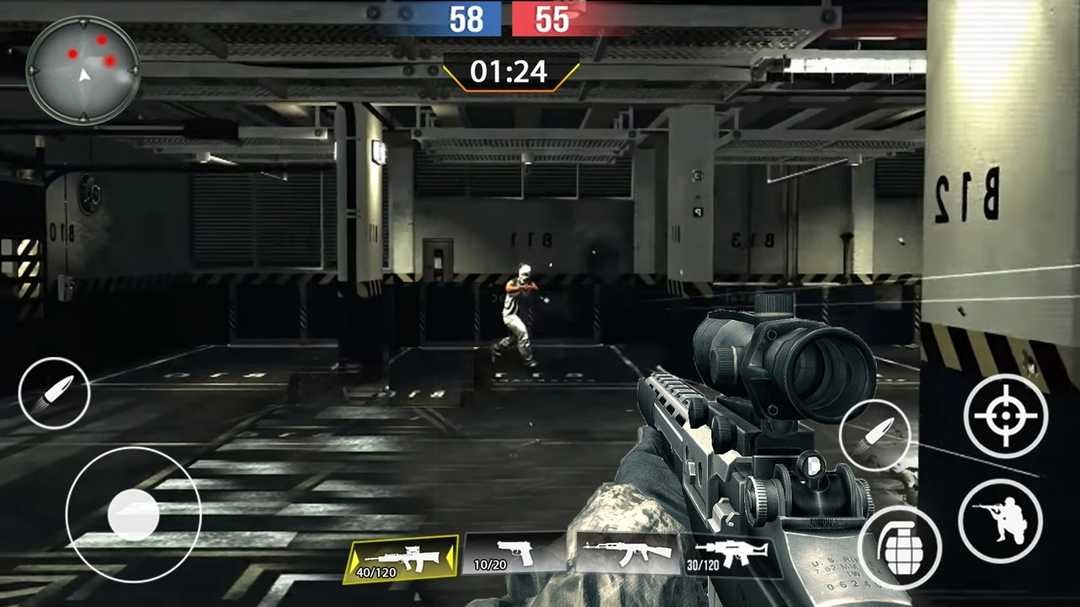The width and height of the screenshot is (1080, 607).
Task: Activate the crosshair aim-down-sights button
Action: point(1005,416)
